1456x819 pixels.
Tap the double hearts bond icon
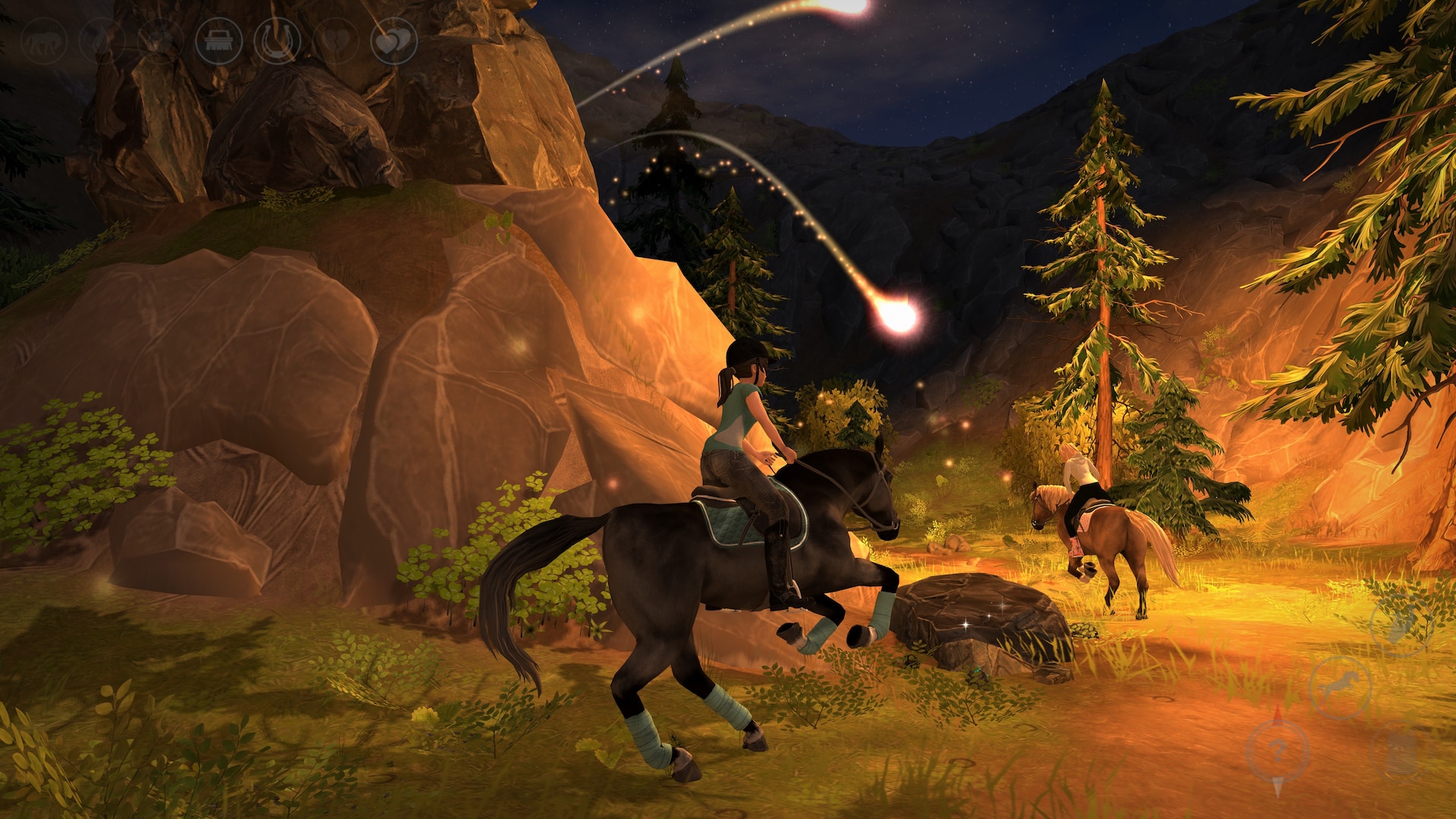click(x=394, y=40)
